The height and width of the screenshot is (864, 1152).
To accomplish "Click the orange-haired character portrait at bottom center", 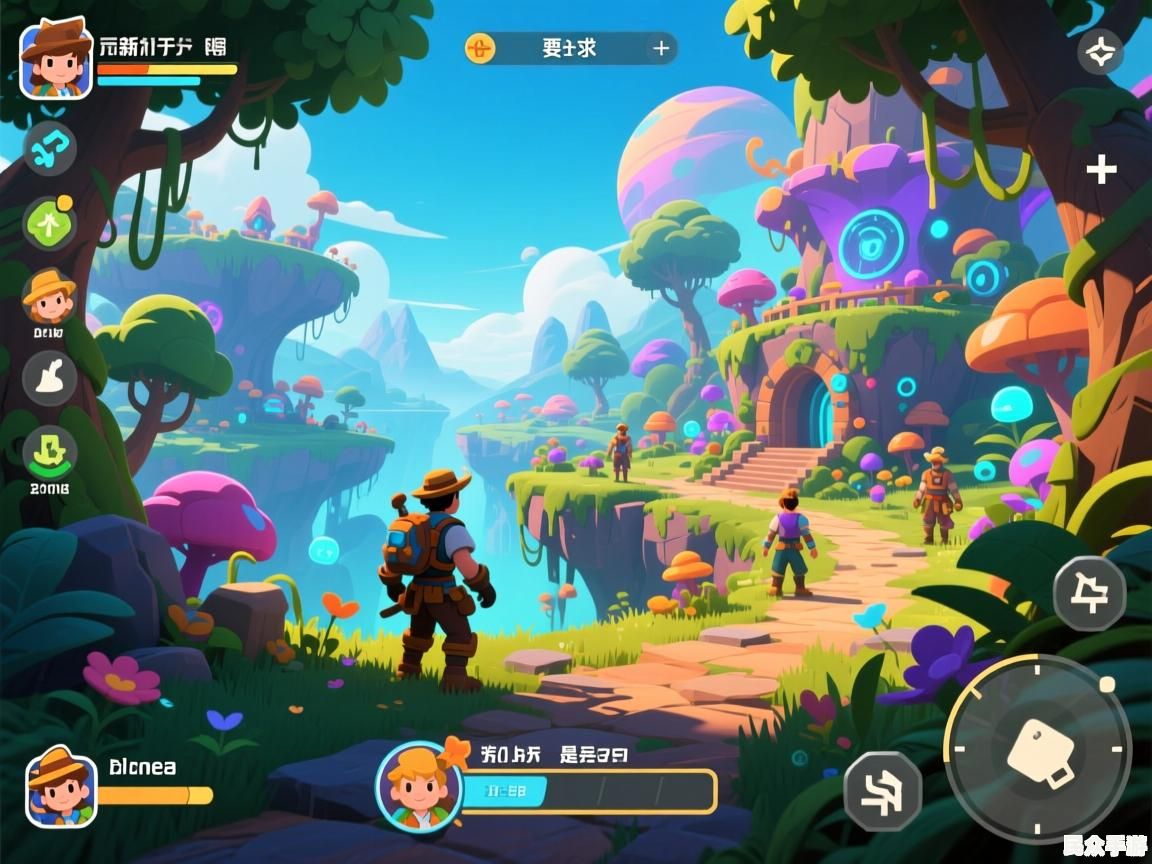I will (418, 786).
